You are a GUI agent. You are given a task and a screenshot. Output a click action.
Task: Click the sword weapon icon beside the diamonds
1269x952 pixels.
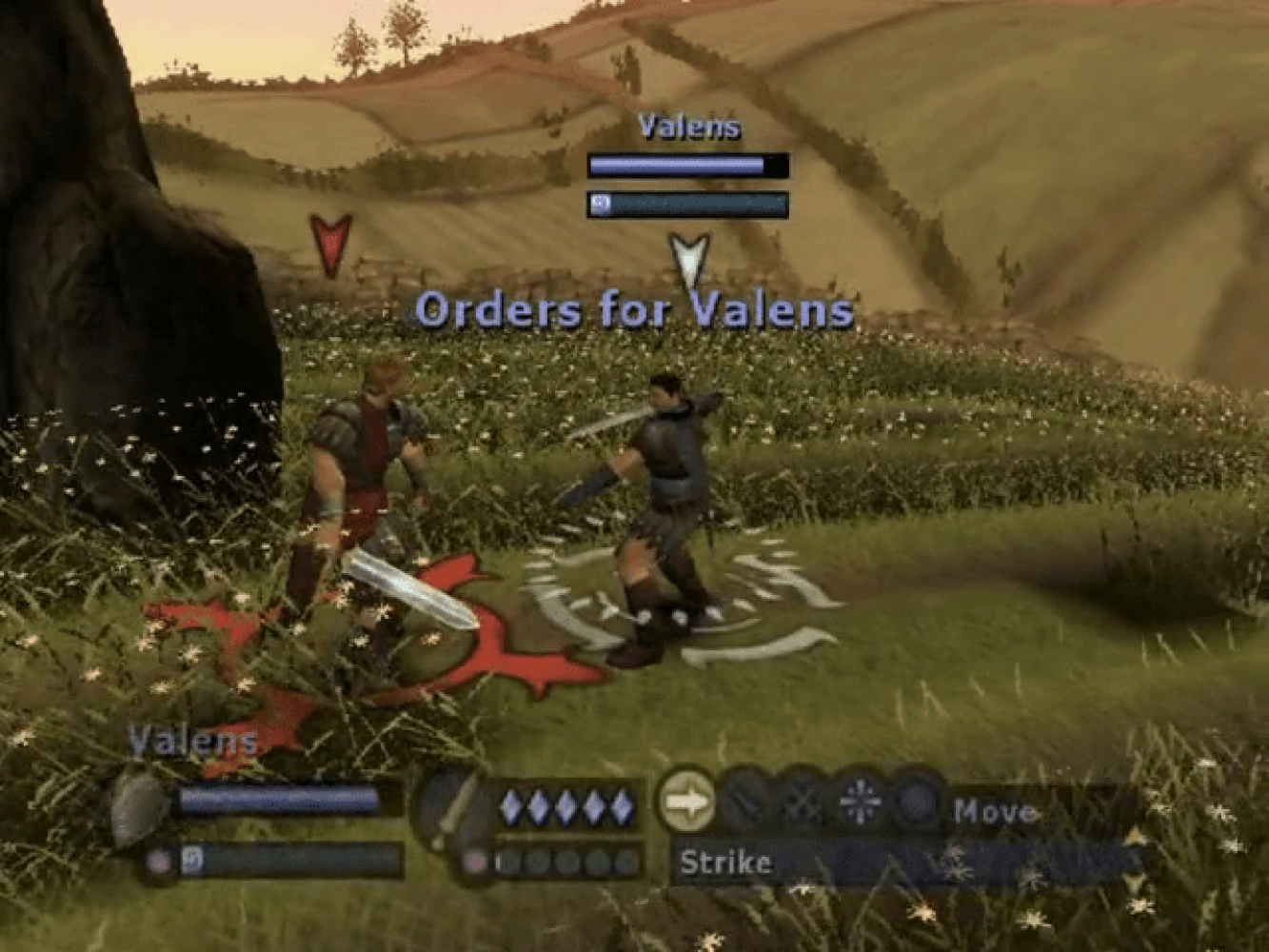tap(454, 809)
